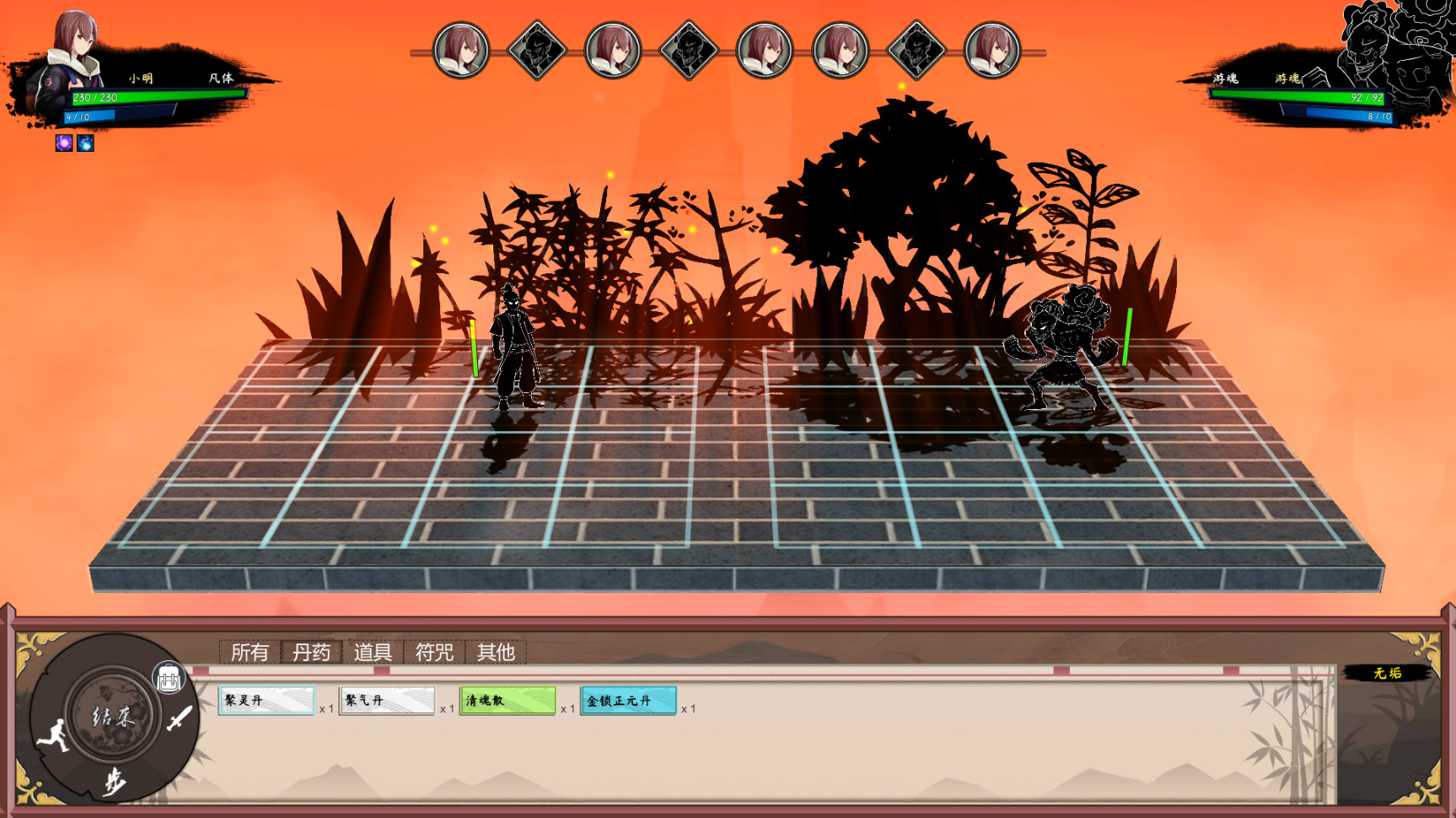Use the 聚灵丹 pill
This screenshot has width=1456, height=818.
coord(266,701)
